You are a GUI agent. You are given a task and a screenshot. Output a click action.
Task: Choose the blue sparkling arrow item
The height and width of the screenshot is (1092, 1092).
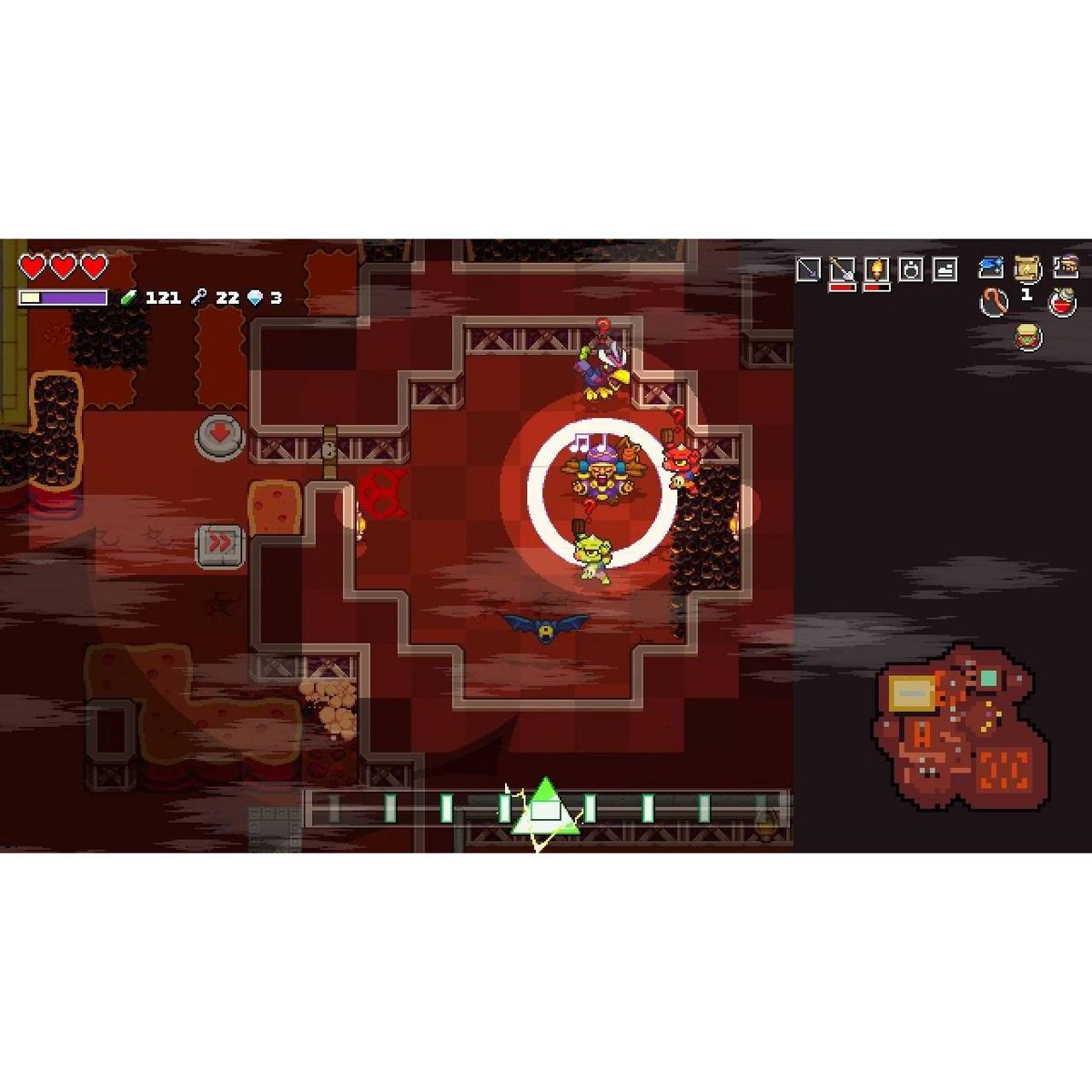click(x=991, y=267)
